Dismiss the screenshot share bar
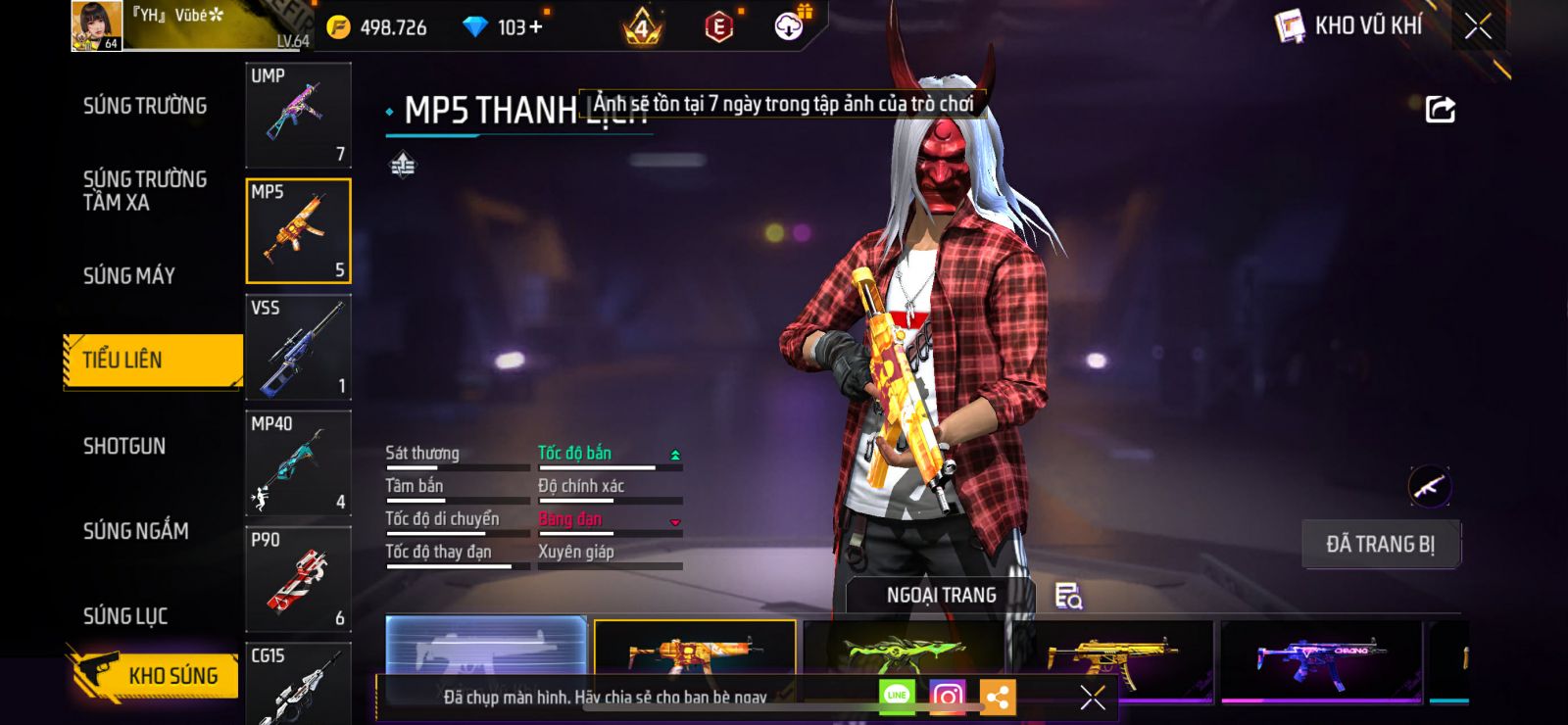 pyautogui.click(x=1092, y=697)
